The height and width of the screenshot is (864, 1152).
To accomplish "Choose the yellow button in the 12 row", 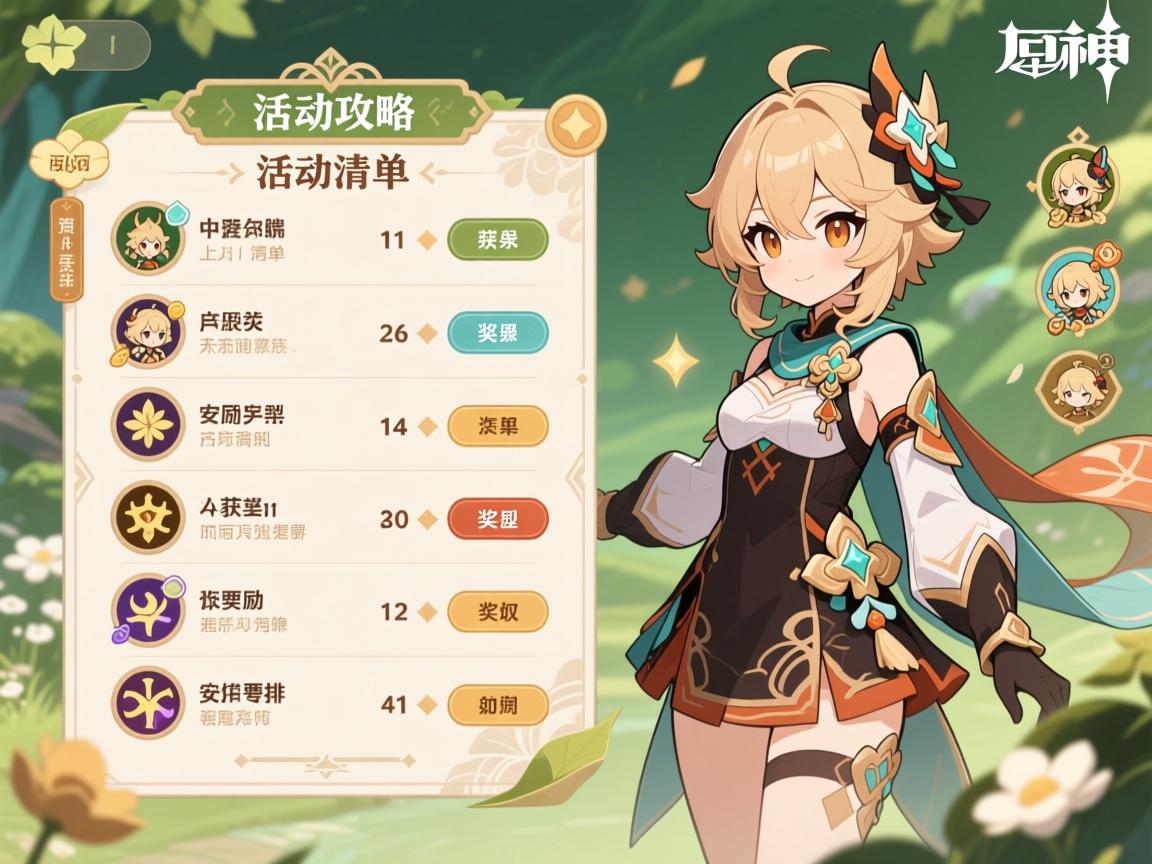I will pos(497,612).
